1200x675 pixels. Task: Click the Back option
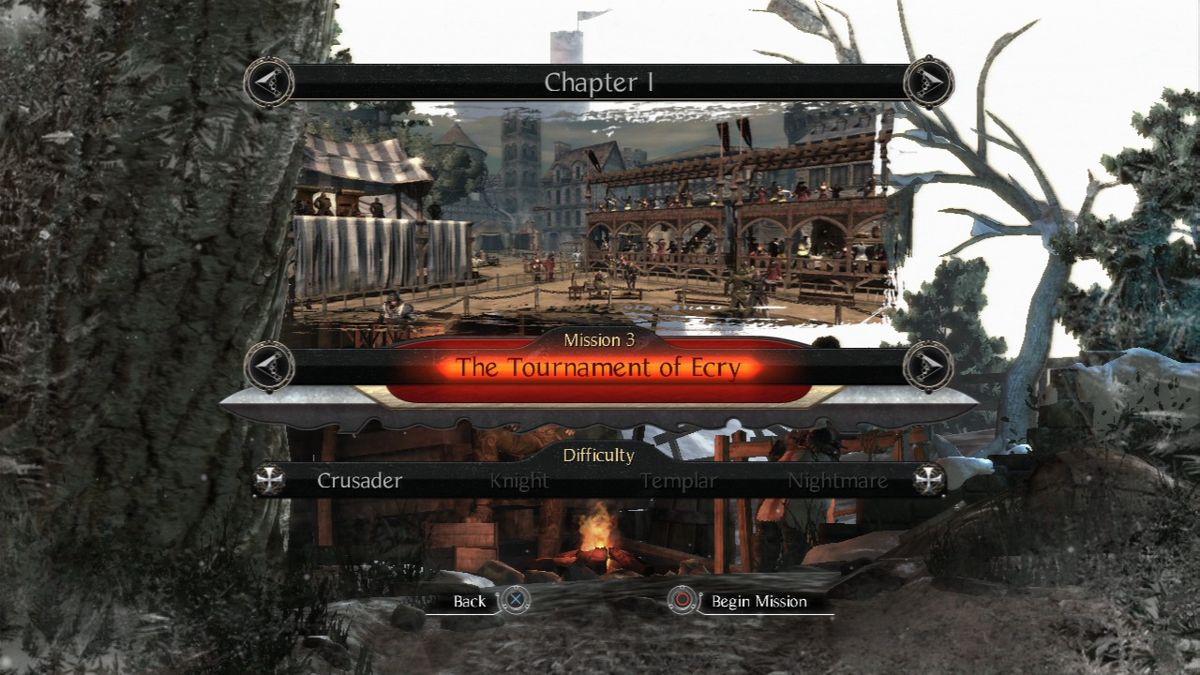click(x=470, y=601)
